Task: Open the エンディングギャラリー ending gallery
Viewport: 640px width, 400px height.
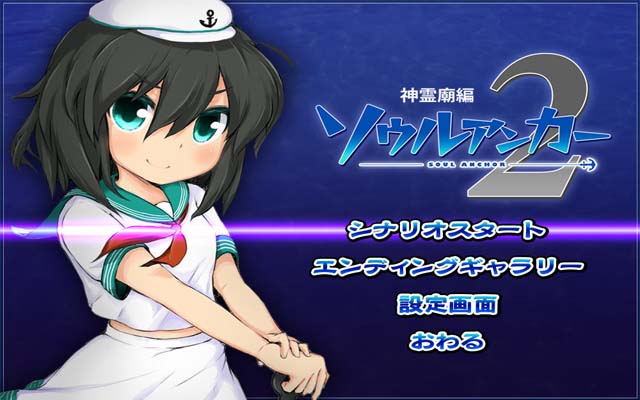Action: [446, 267]
